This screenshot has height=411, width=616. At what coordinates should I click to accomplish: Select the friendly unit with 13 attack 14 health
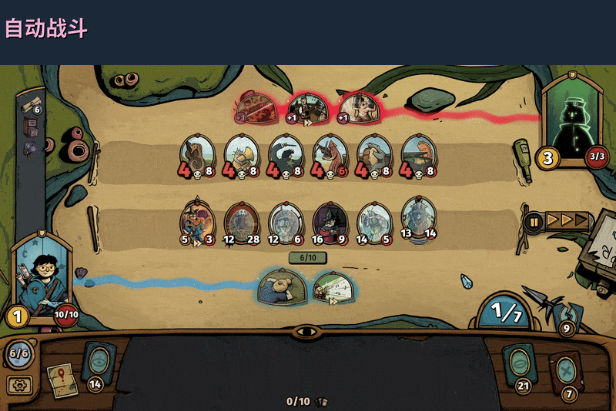click(418, 218)
